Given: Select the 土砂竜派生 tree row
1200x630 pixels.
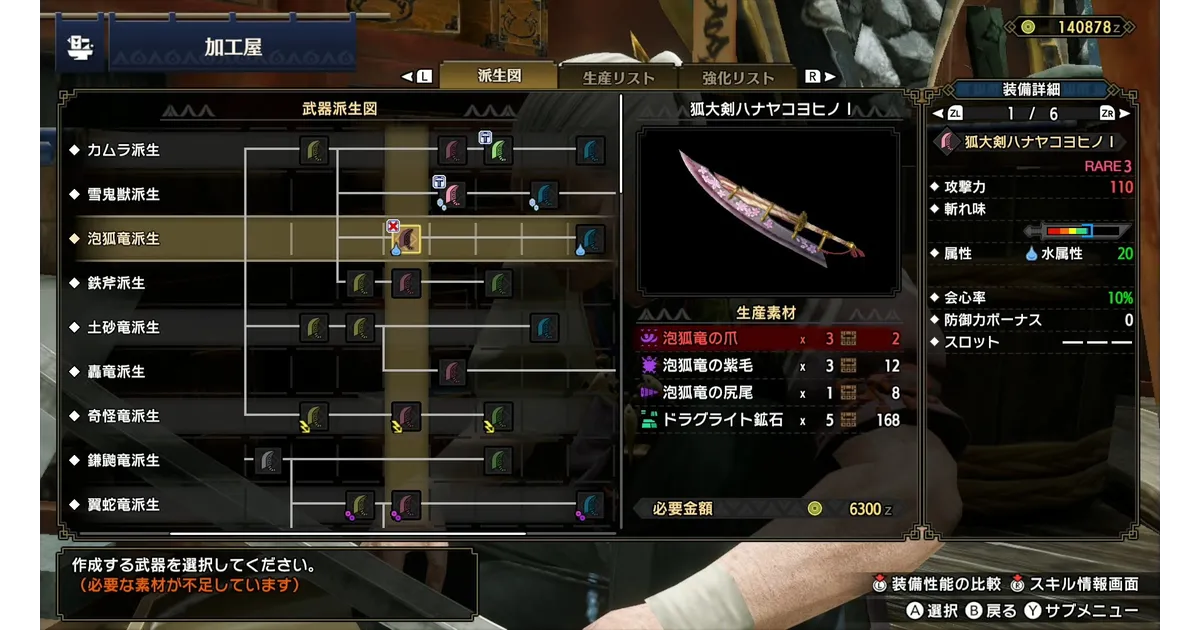Looking at the screenshot, I should [123, 327].
